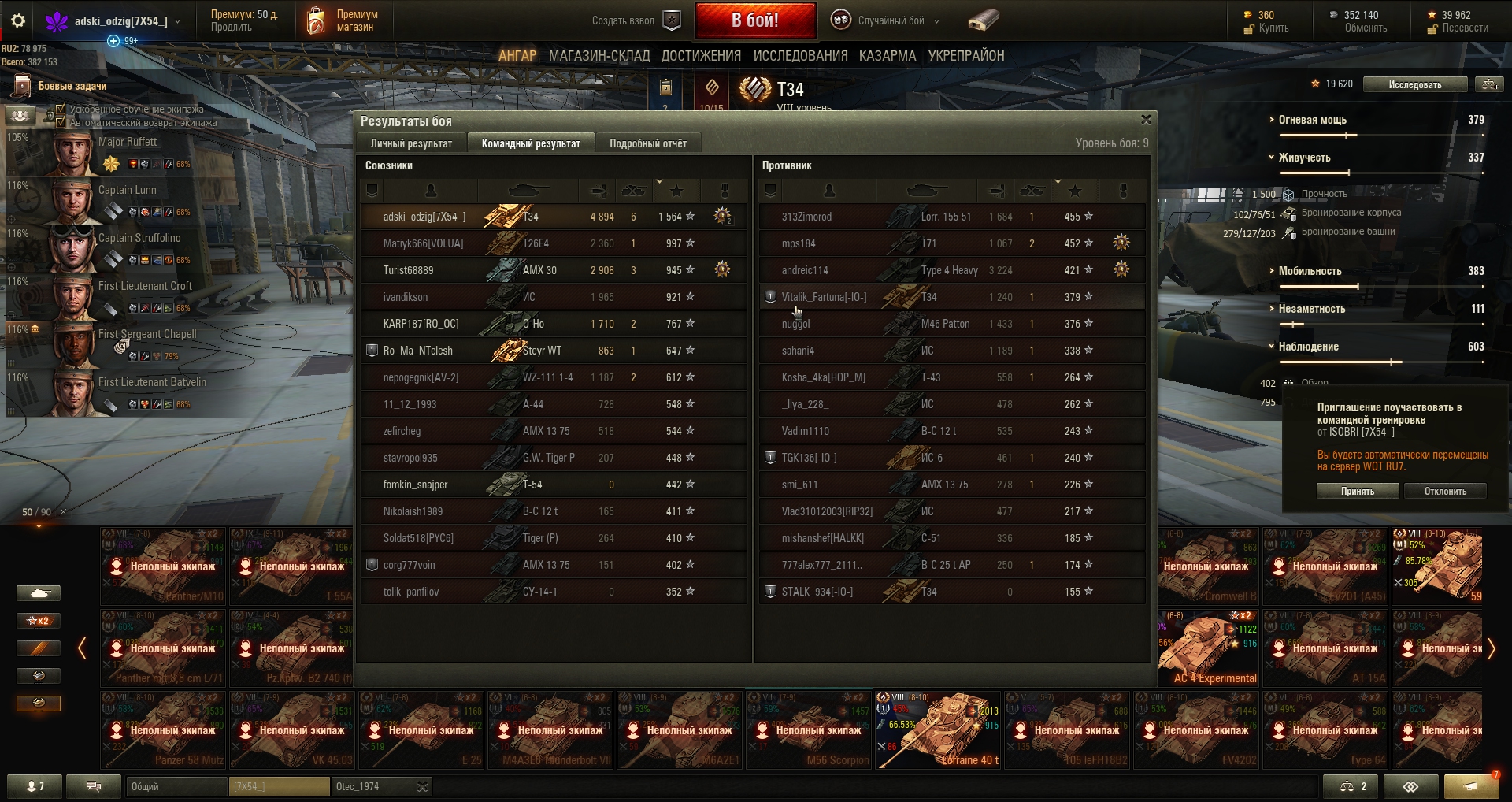This screenshot has height=802, width=1512.
Task: Open the settings gear menu
Action: tap(18, 21)
